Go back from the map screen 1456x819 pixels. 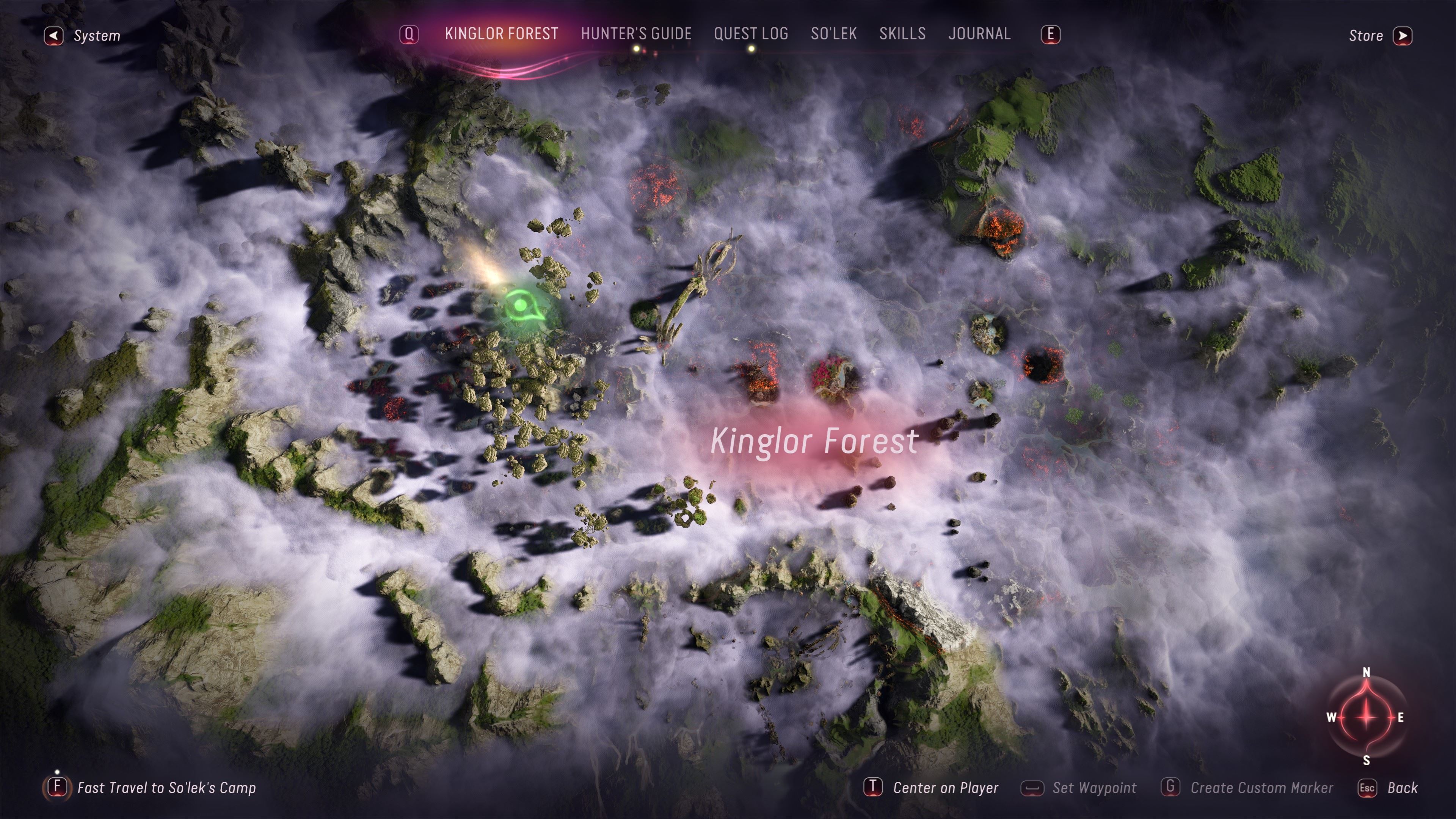coord(1388,788)
